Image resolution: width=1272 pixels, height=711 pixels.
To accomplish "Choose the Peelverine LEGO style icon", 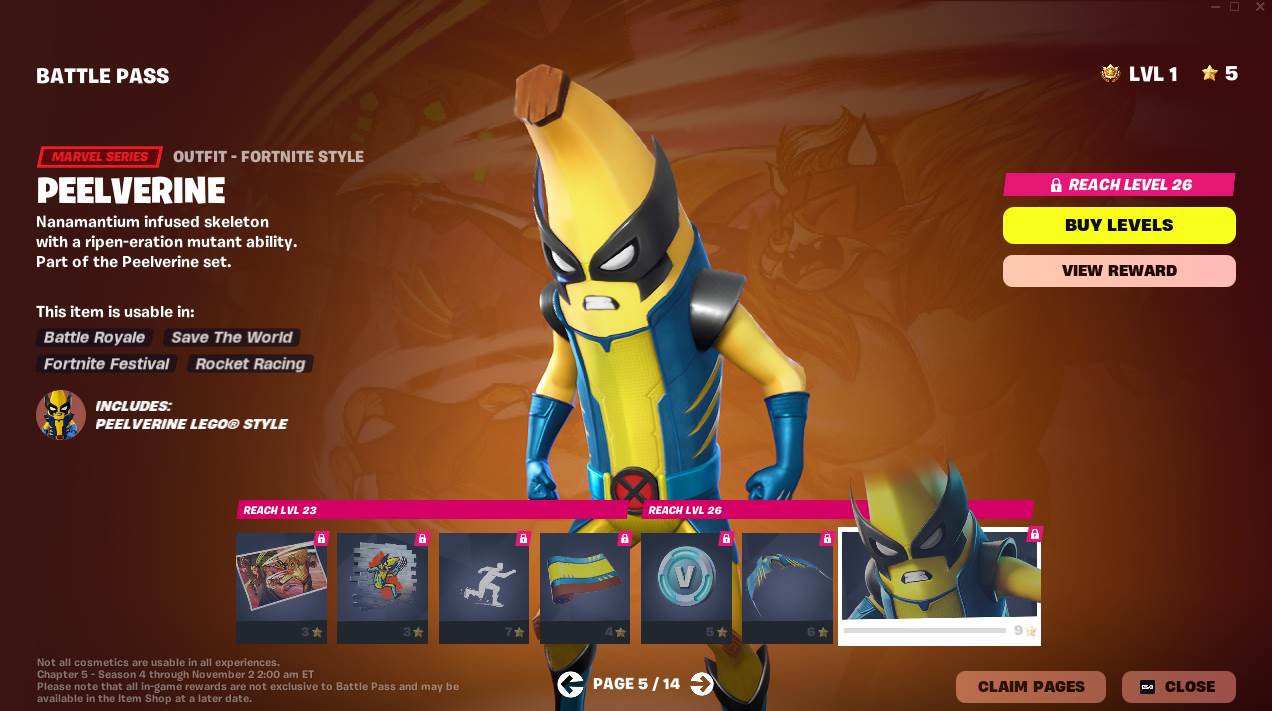I will click(x=61, y=415).
